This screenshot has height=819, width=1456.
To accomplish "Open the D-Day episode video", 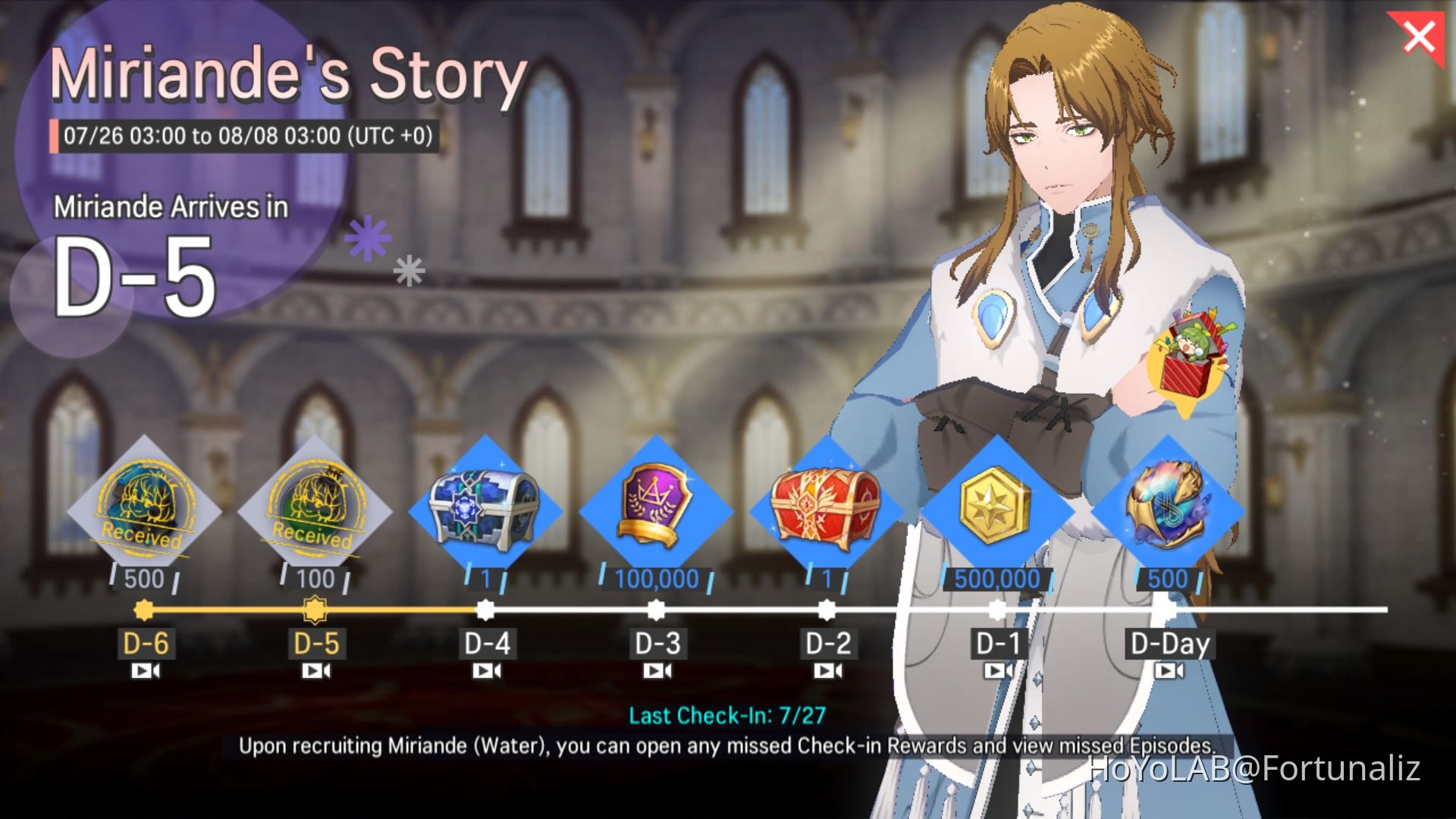I will click(1170, 670).
